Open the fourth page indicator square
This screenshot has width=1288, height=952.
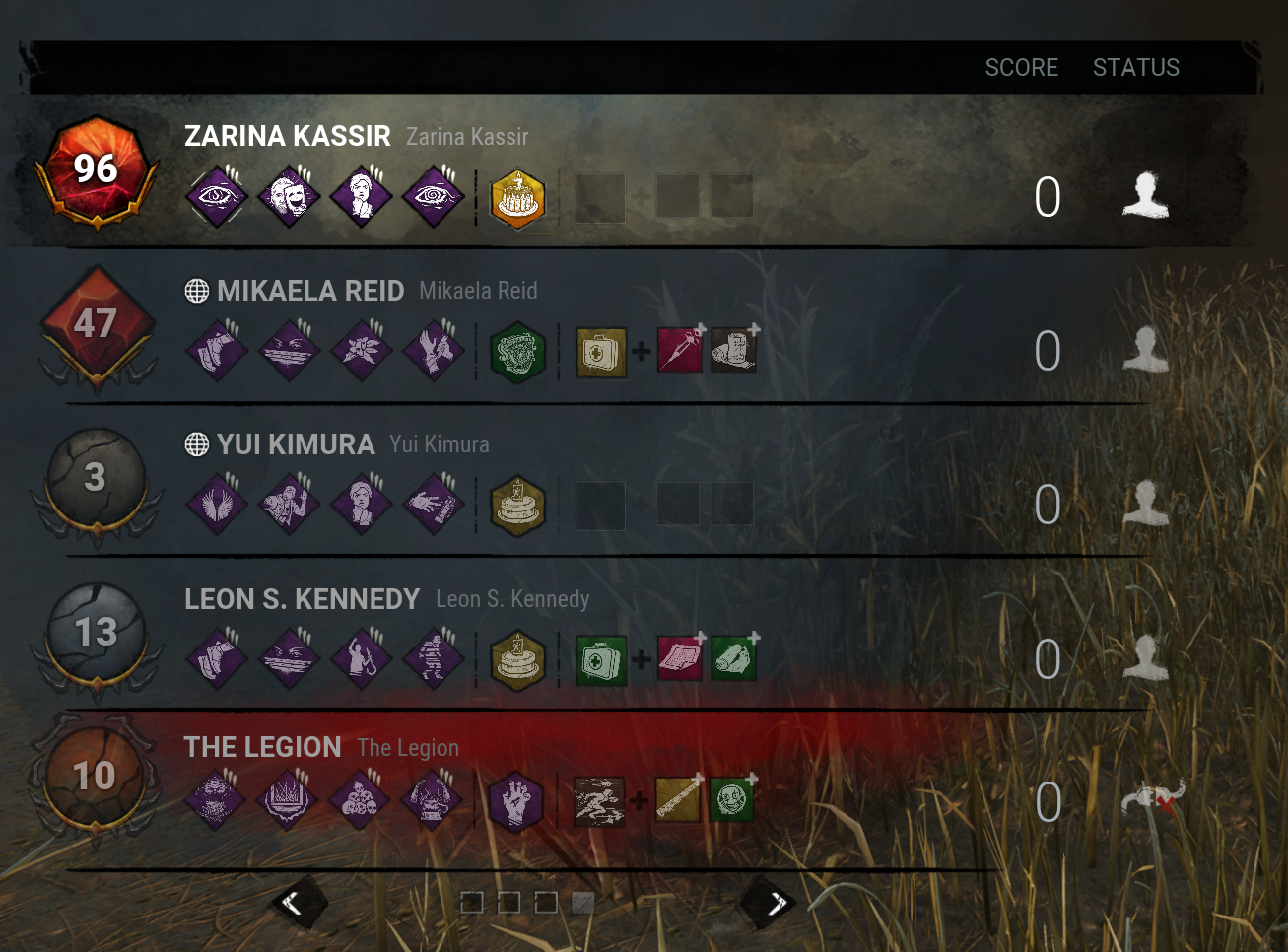pyautogui.click(x=582, y=902)
